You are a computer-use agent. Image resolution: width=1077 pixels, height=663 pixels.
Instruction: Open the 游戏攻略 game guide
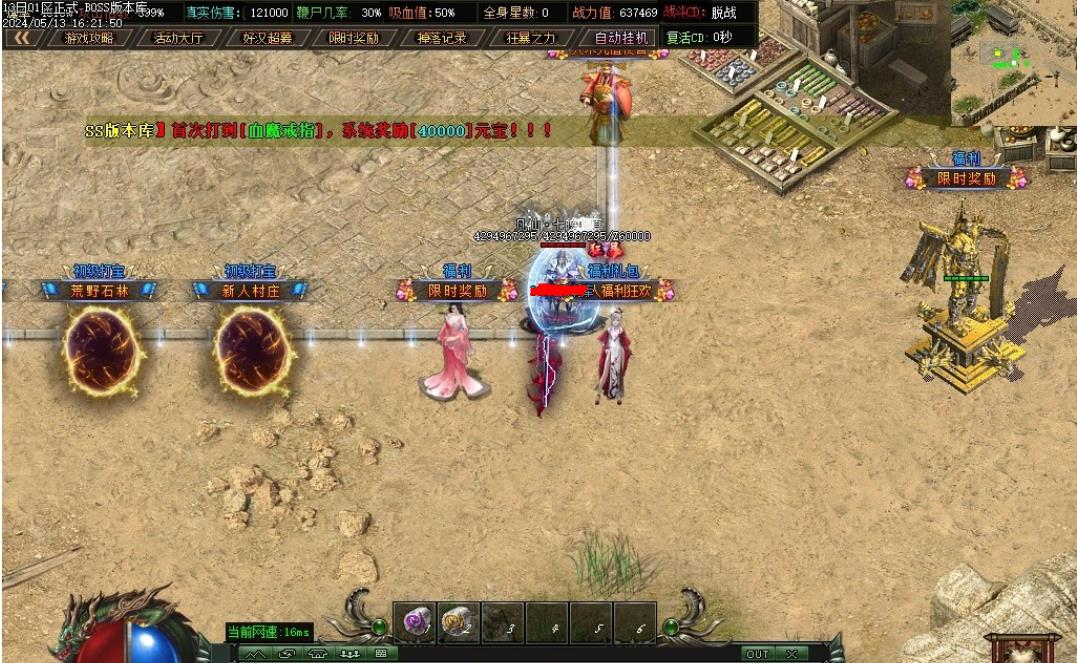click(88, 38)
